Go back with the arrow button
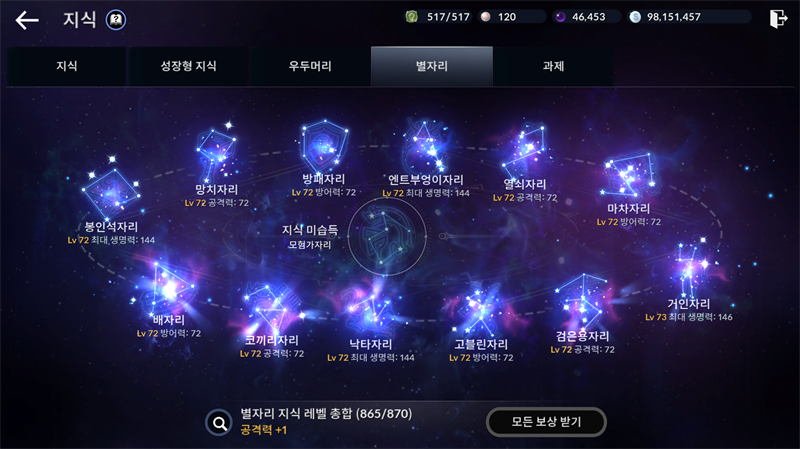800x449 pixels. [27, 19]
